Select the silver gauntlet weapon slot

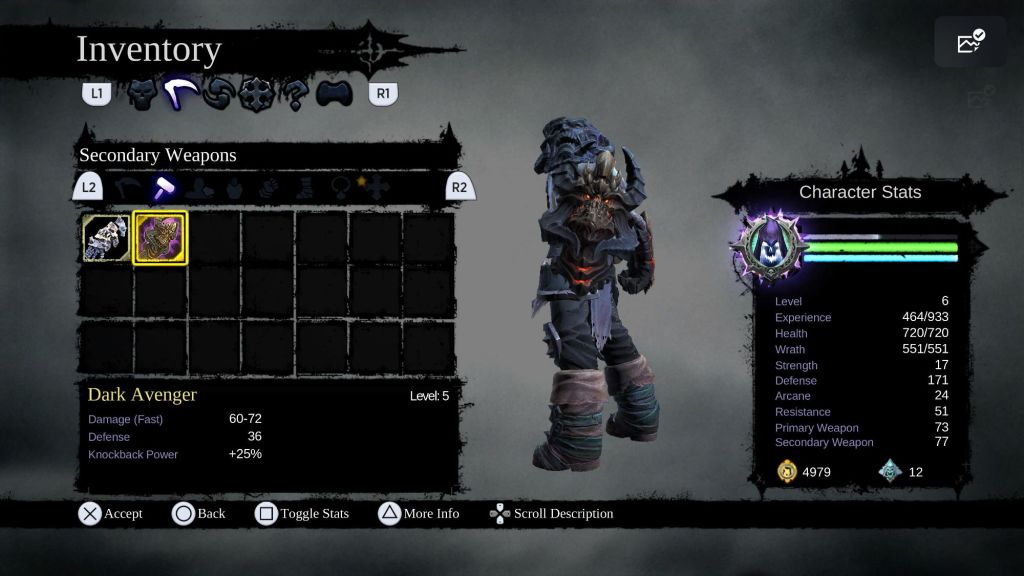point(107,238)
